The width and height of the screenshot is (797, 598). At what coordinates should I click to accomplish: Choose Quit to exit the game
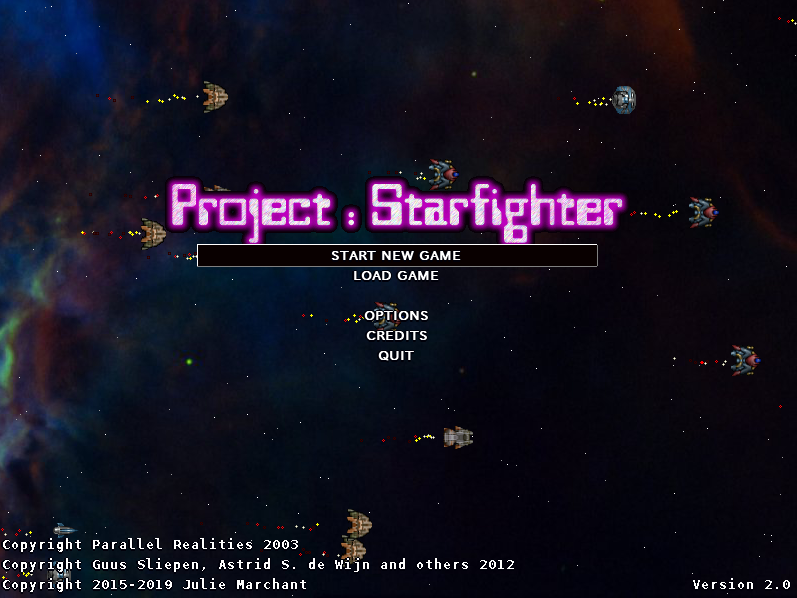(x=396, y=356)
